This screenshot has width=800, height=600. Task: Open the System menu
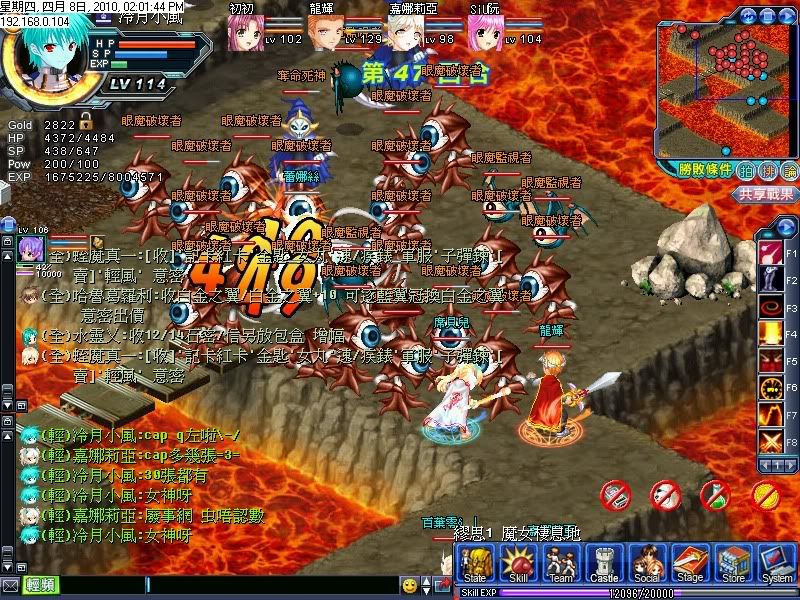point(776,566)
